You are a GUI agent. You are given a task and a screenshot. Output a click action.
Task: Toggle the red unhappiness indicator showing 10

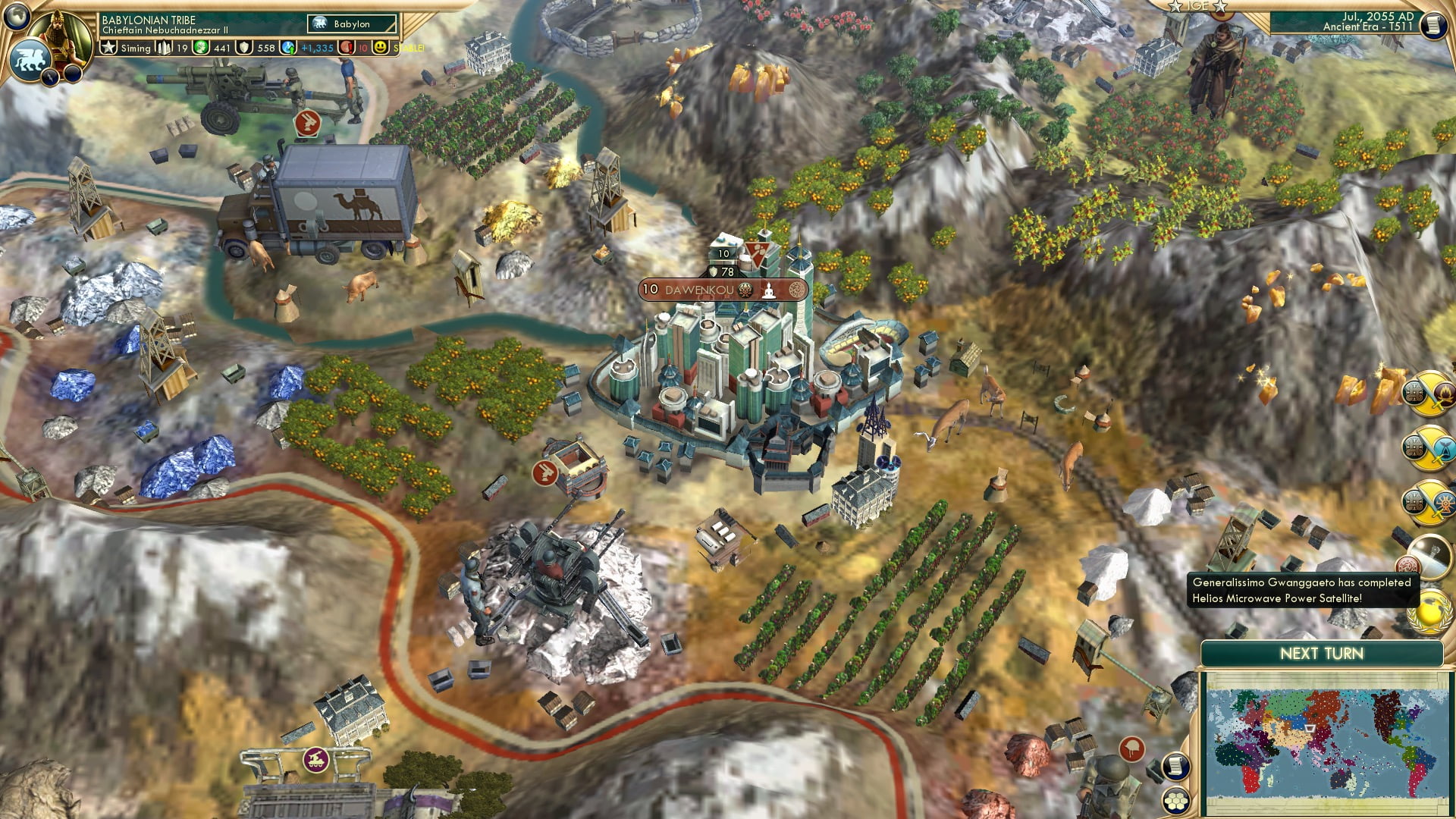346,47
